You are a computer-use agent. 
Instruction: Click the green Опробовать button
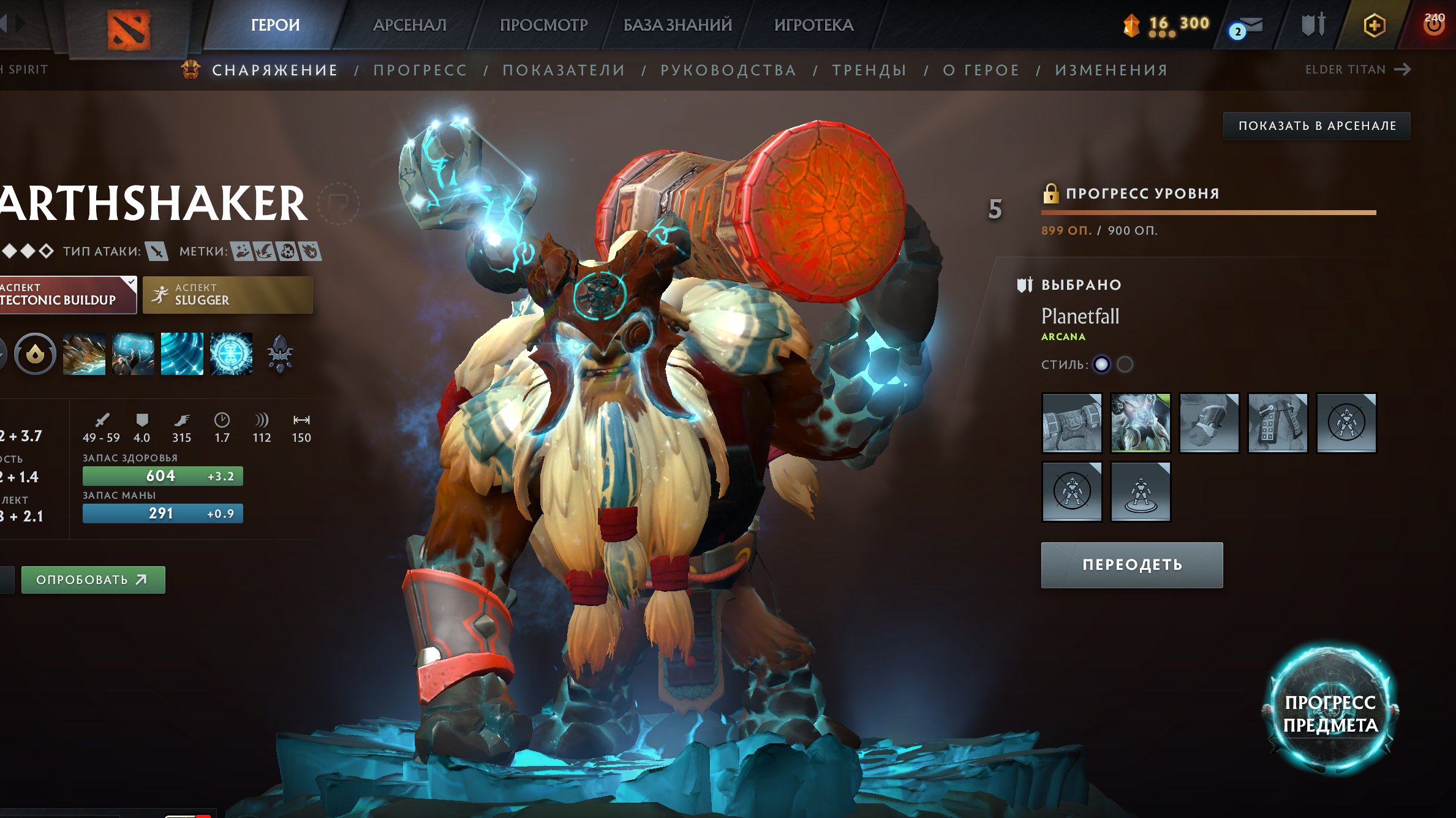93,580
